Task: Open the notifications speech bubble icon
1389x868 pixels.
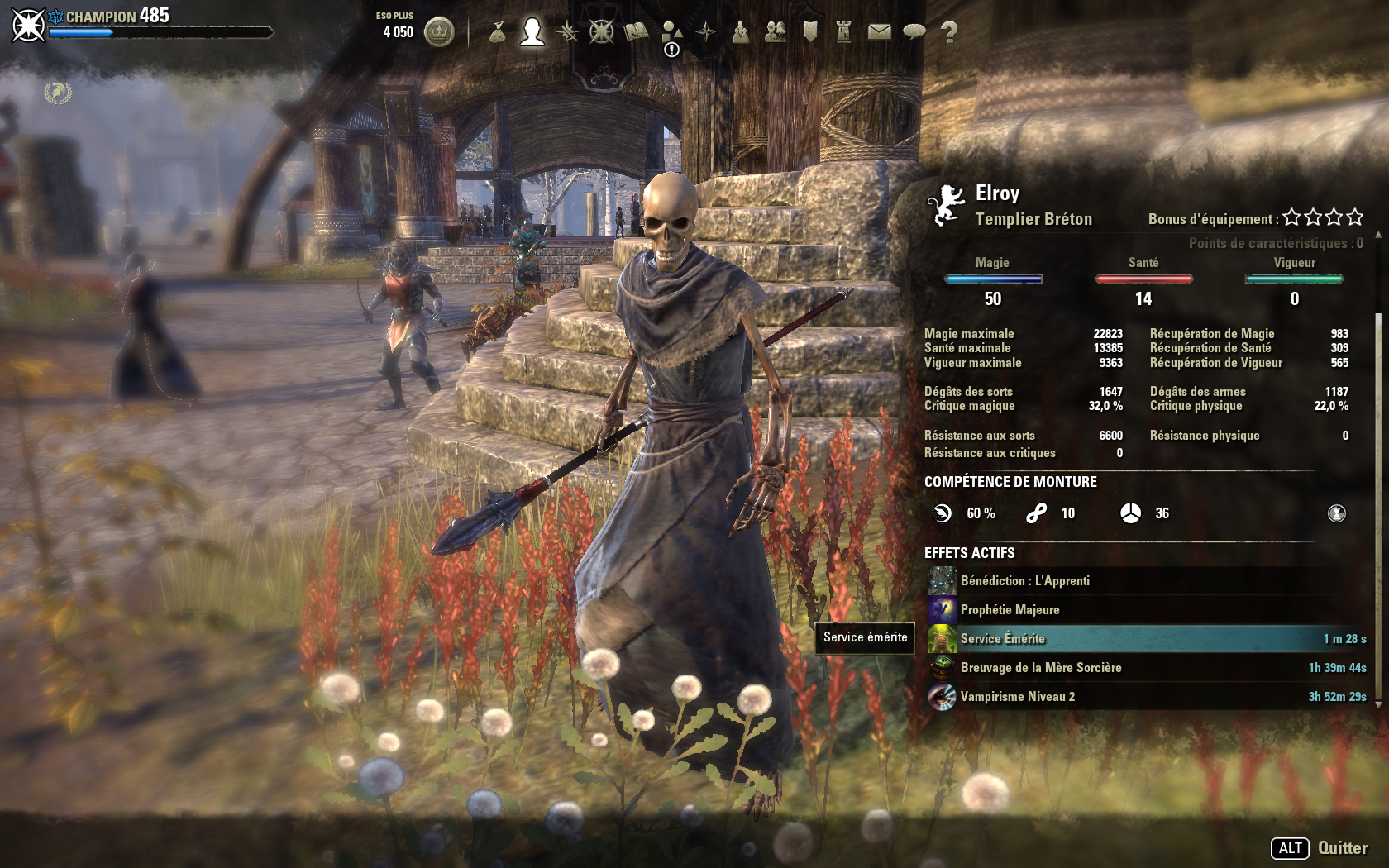Action: [914, 32]
